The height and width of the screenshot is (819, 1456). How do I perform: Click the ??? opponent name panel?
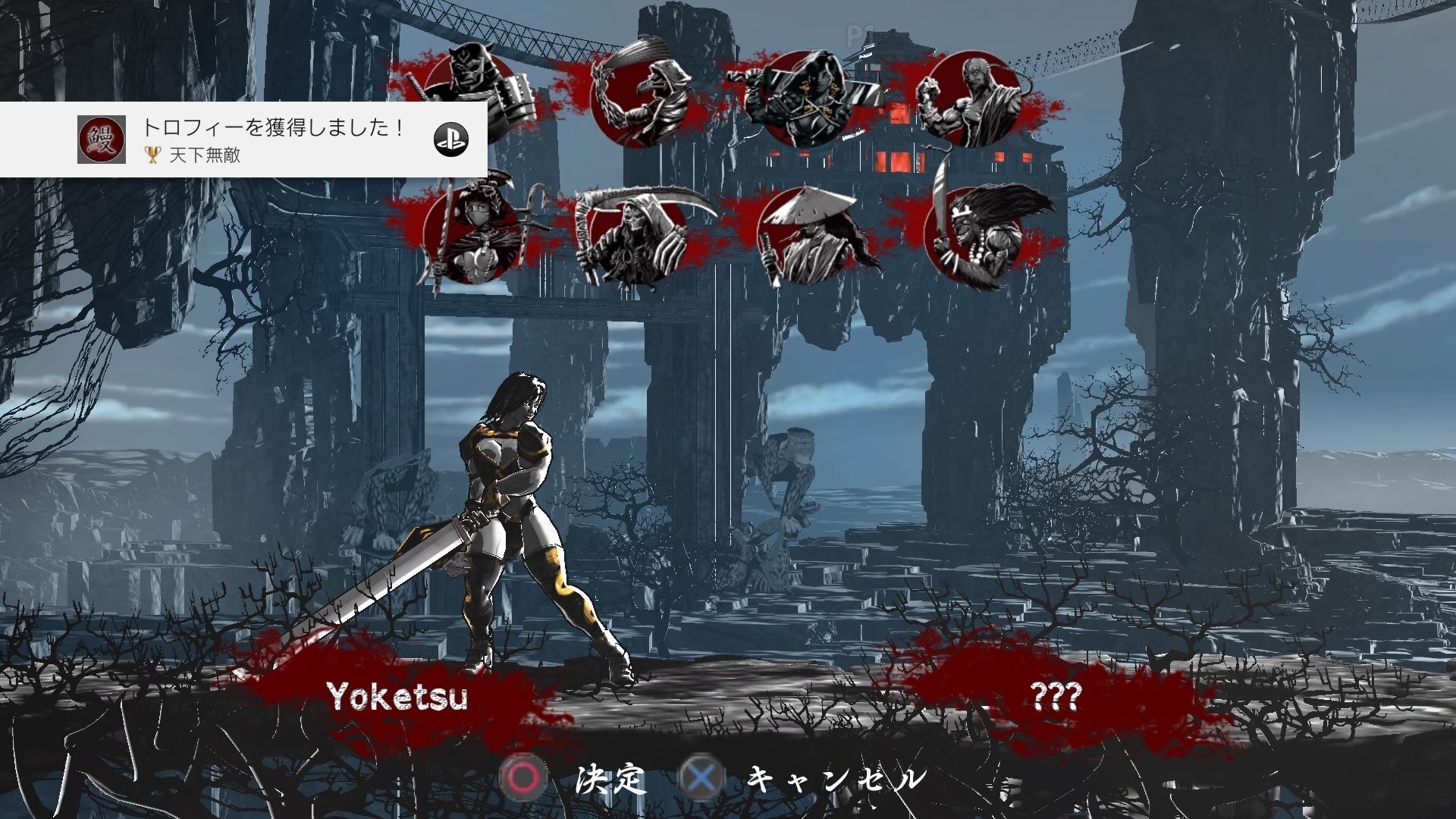[1056, 696]
